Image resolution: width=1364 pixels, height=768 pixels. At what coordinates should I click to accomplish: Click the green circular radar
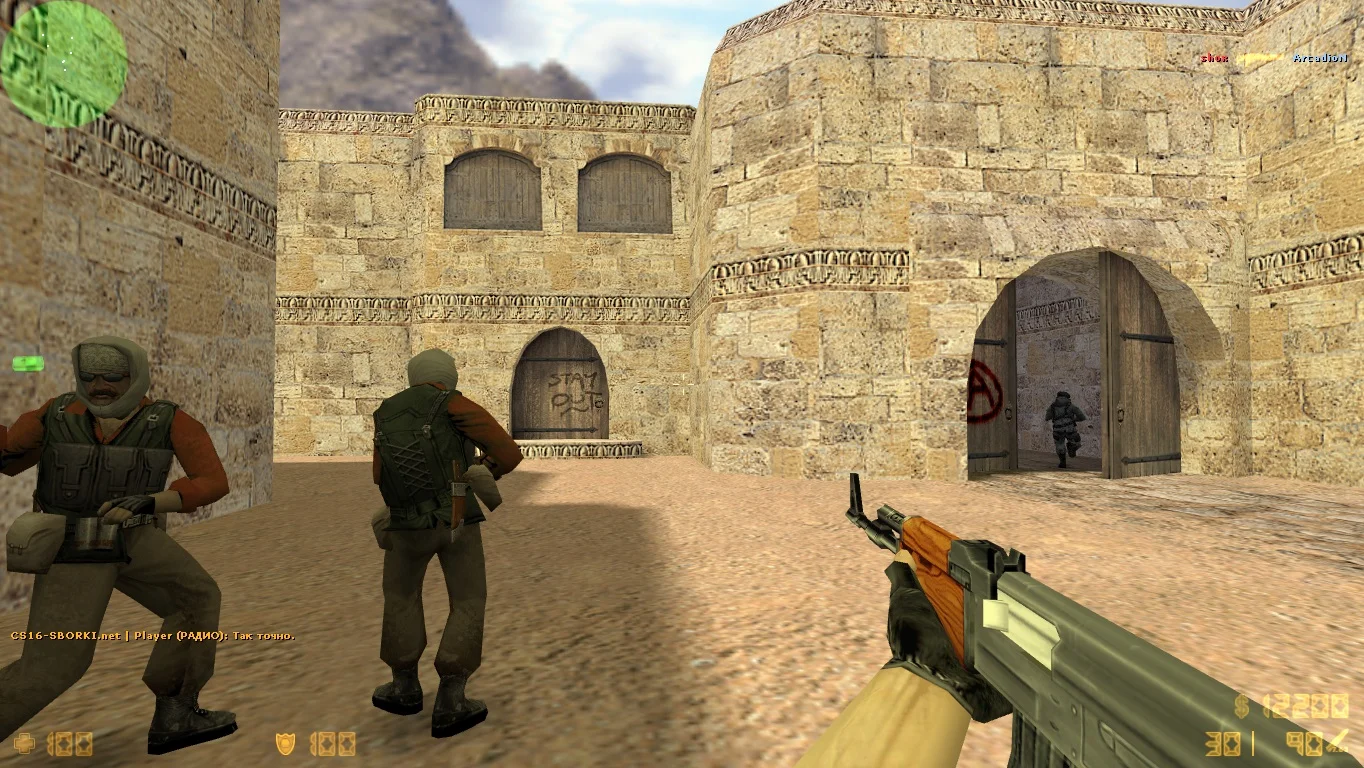pyautogui.click(x=64, y=64)
